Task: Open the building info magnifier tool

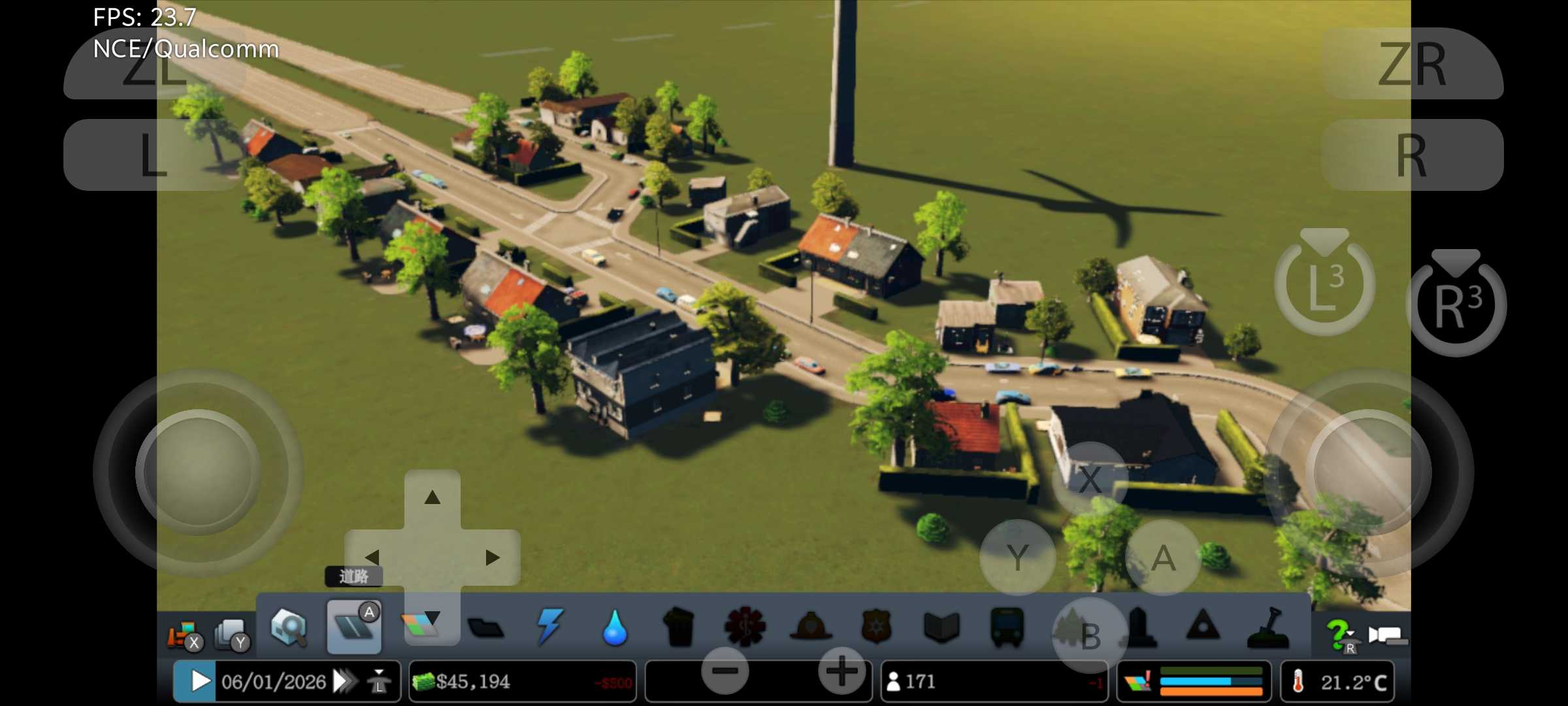Action: [x=289, y=628]
